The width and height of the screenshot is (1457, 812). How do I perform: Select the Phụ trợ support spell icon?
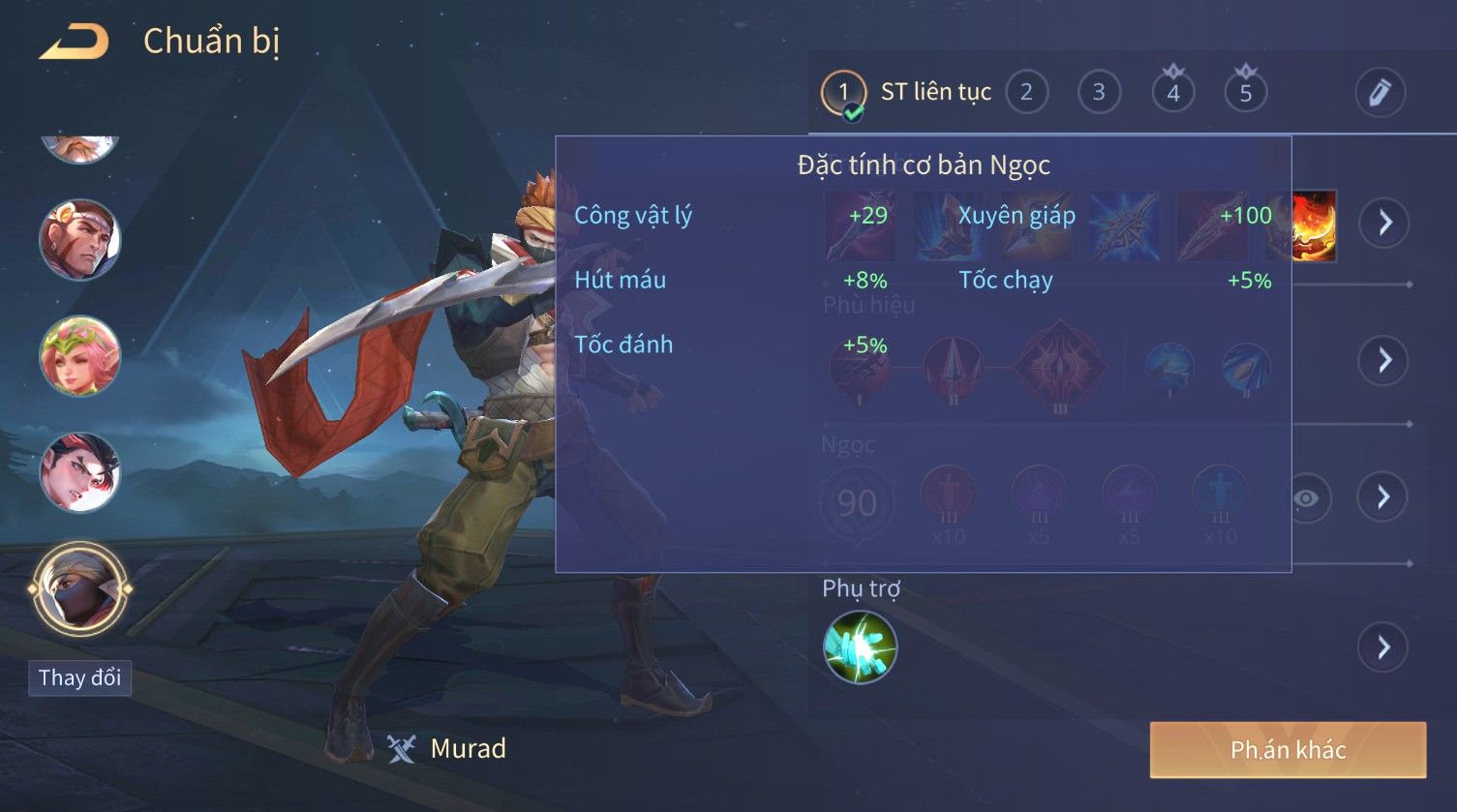860,647
